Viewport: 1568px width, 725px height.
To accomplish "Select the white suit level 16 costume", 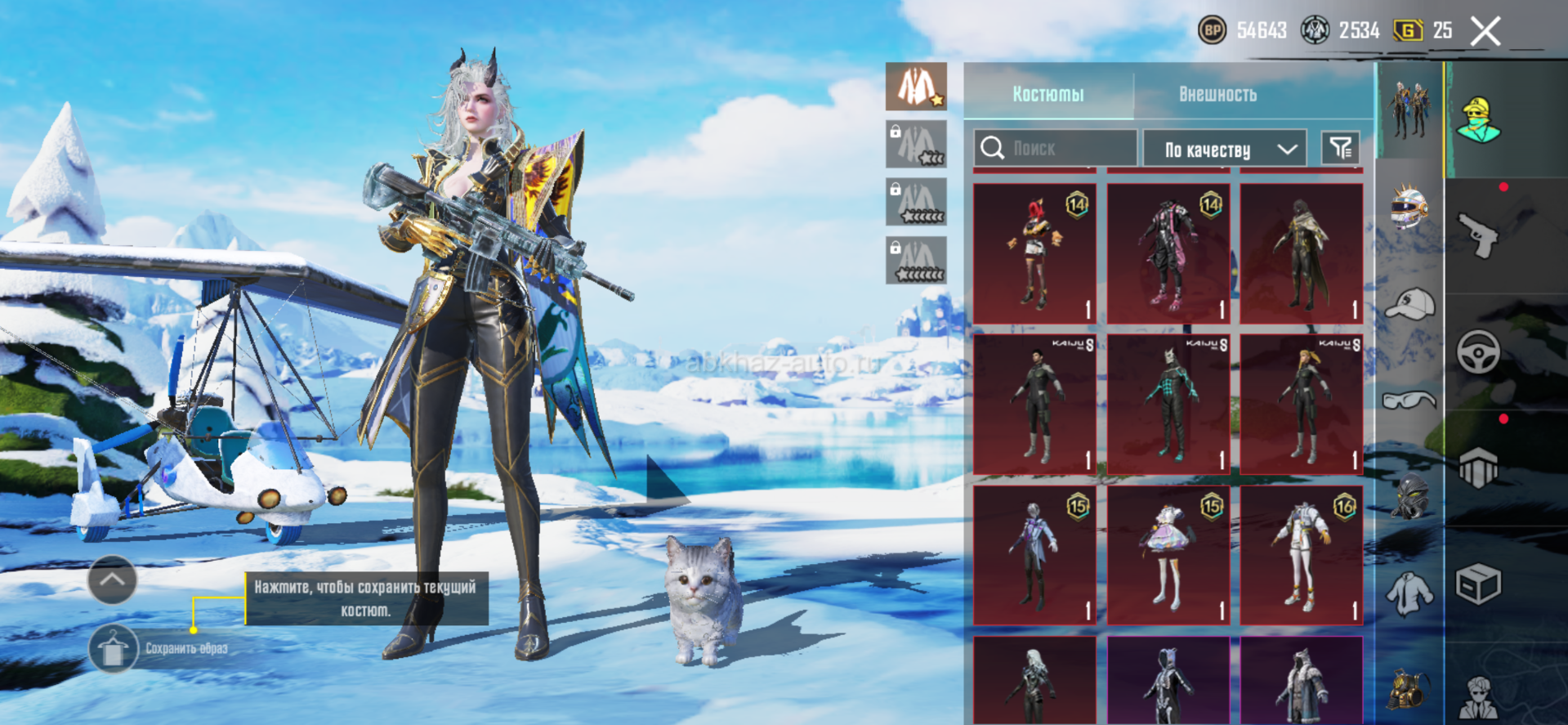I will [1302, 556].
